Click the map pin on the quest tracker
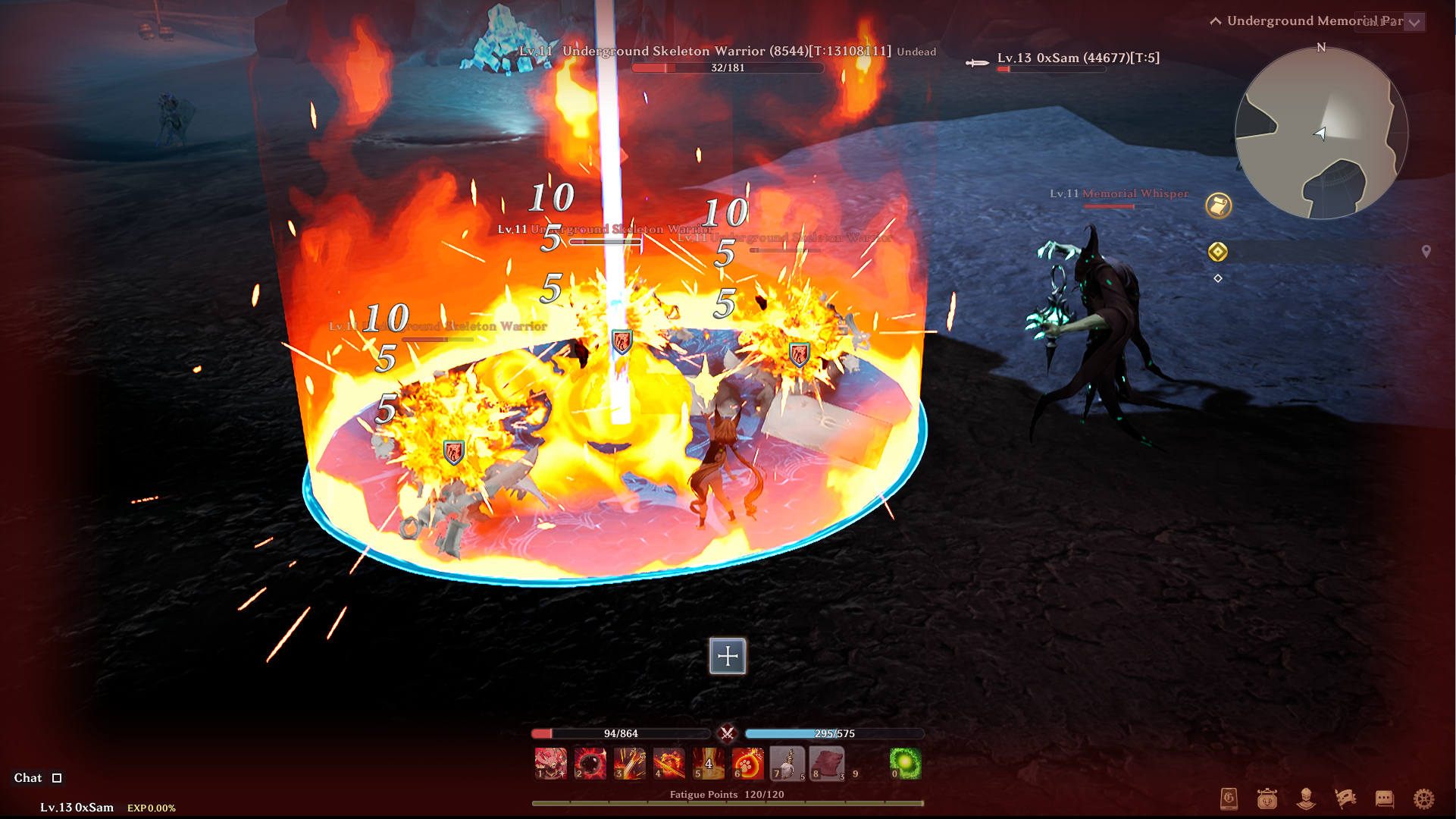This screenshot has width=1456, height=819. point(1426,252)
